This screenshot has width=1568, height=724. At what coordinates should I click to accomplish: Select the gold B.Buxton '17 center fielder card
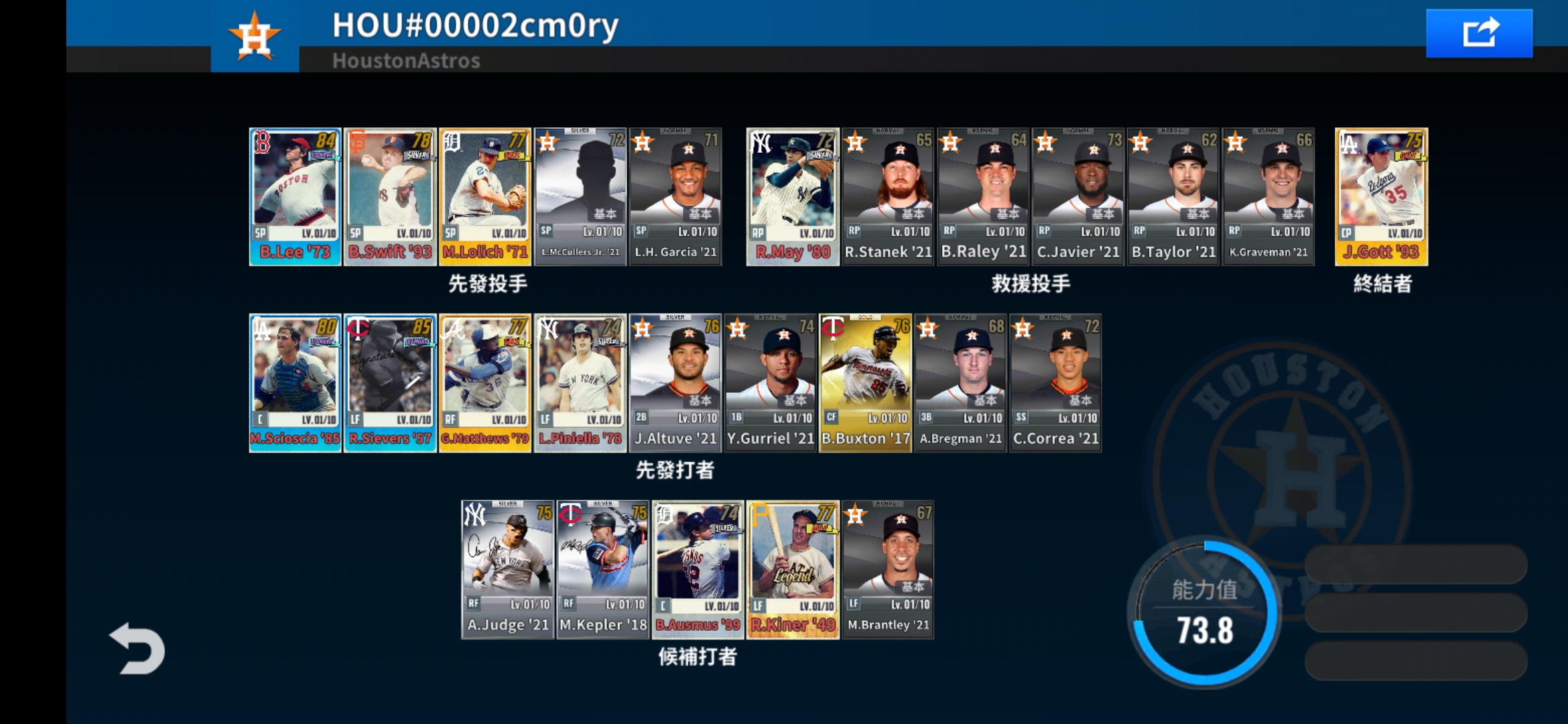865,382
